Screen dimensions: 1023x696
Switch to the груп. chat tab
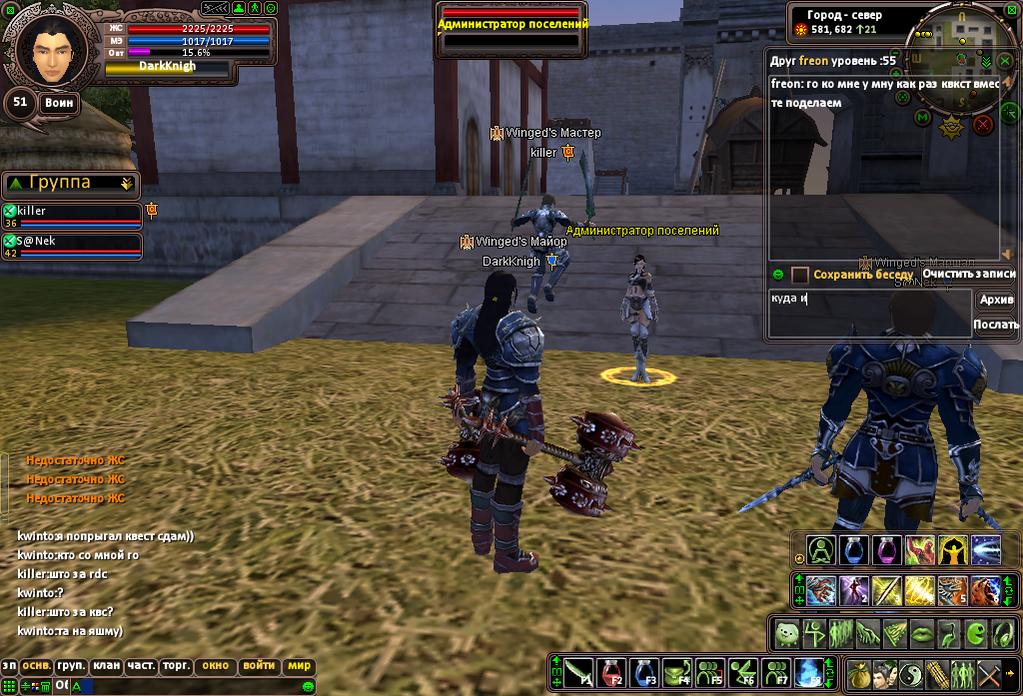coord(71,666)
